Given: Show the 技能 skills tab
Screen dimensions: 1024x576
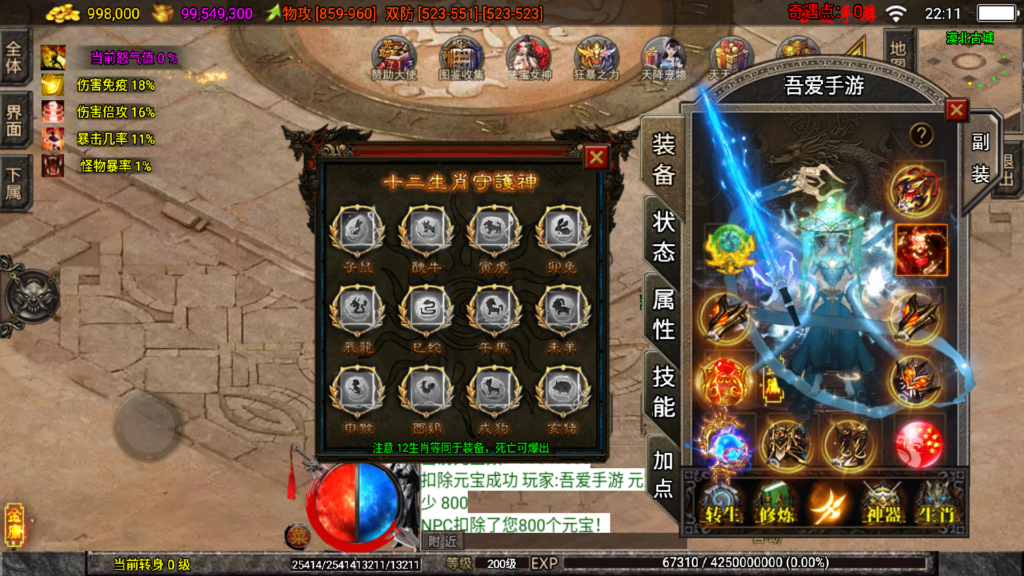Looking at the screenshot, I should click(x=664, y=390).
